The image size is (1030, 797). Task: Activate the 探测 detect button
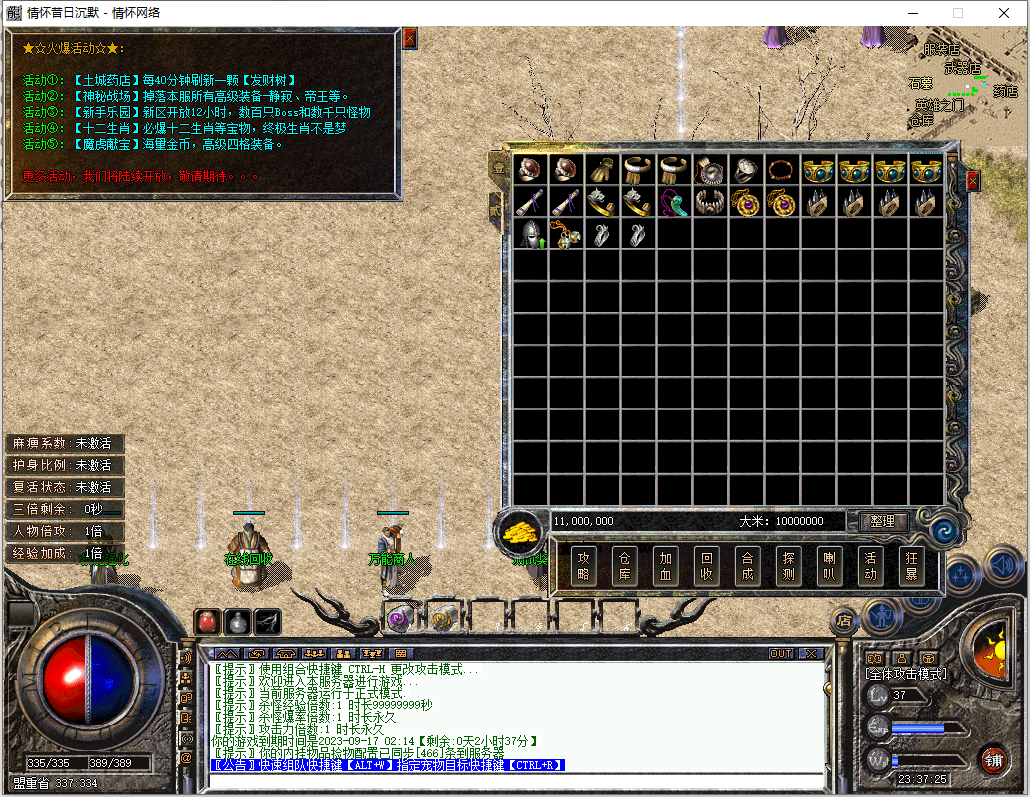pyautogui.click(x=788, y=566)
